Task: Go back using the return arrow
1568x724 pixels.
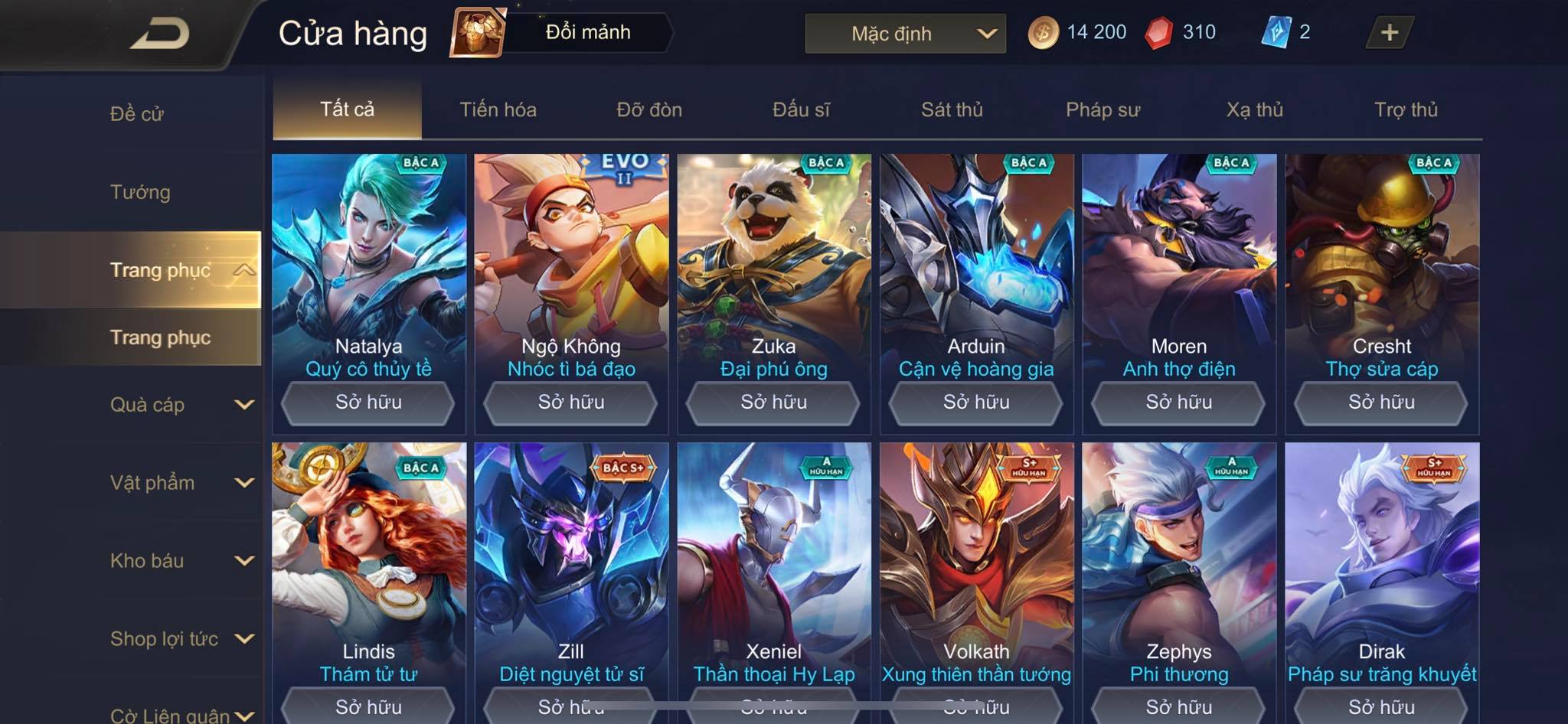Action: (x=159, y=34)
